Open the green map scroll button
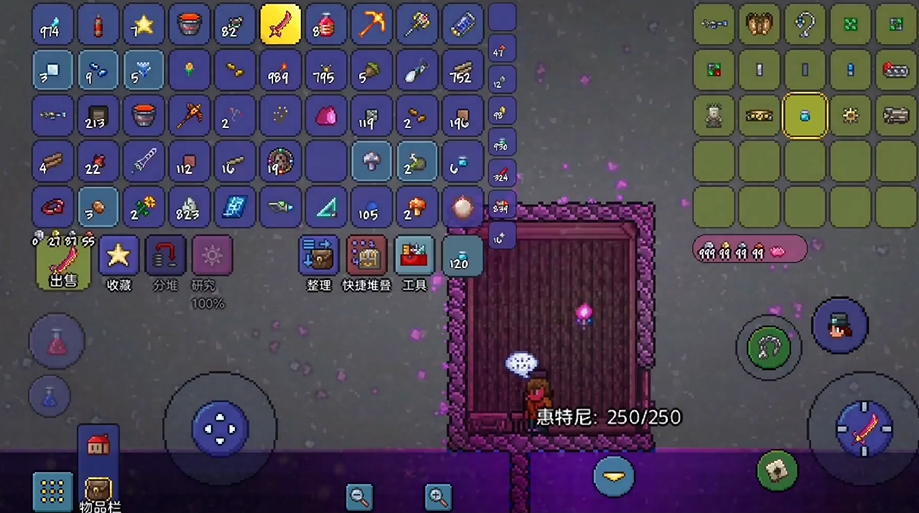 tap(777, 470)
